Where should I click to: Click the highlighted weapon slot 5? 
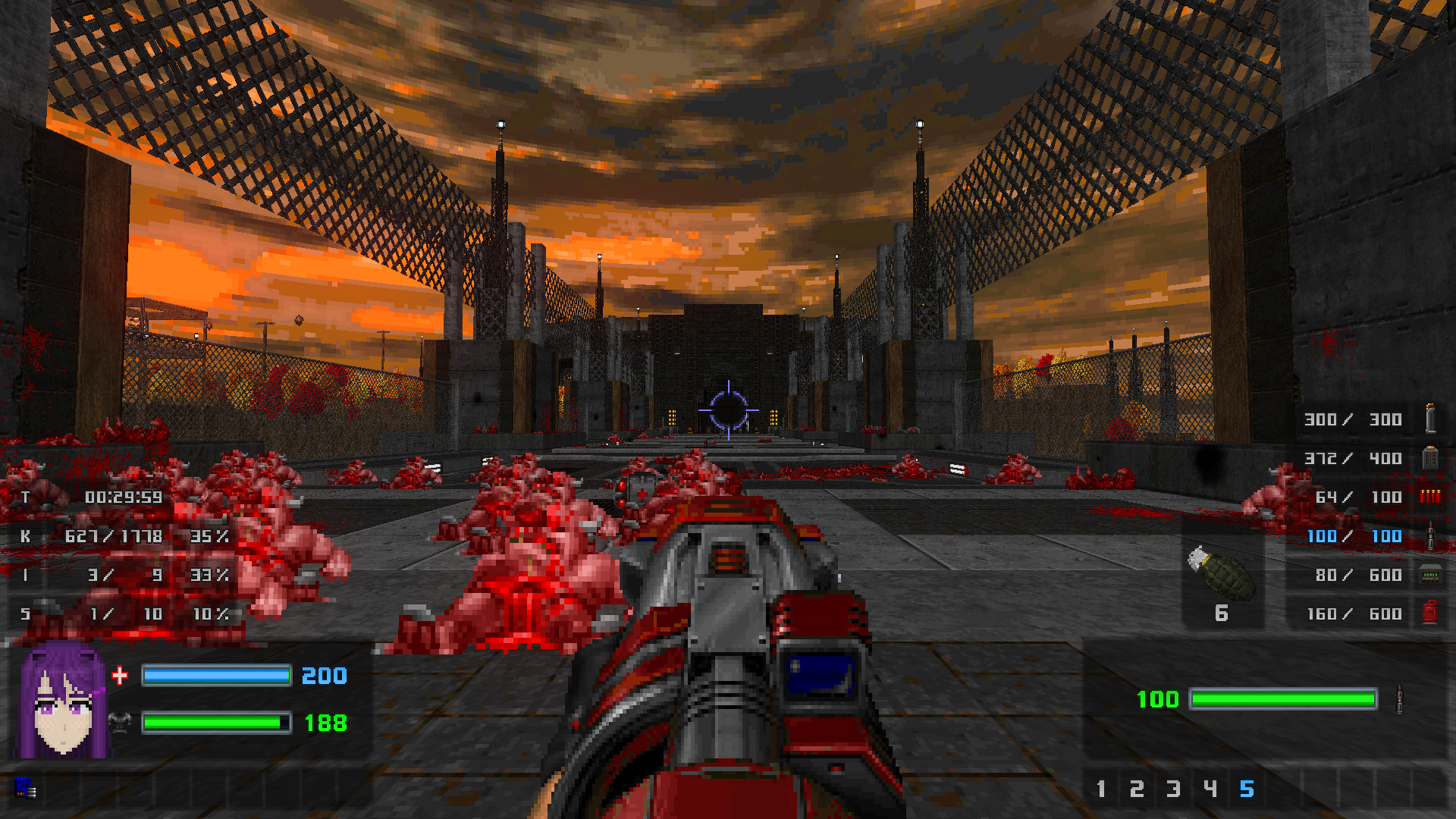pos(1247,789)
